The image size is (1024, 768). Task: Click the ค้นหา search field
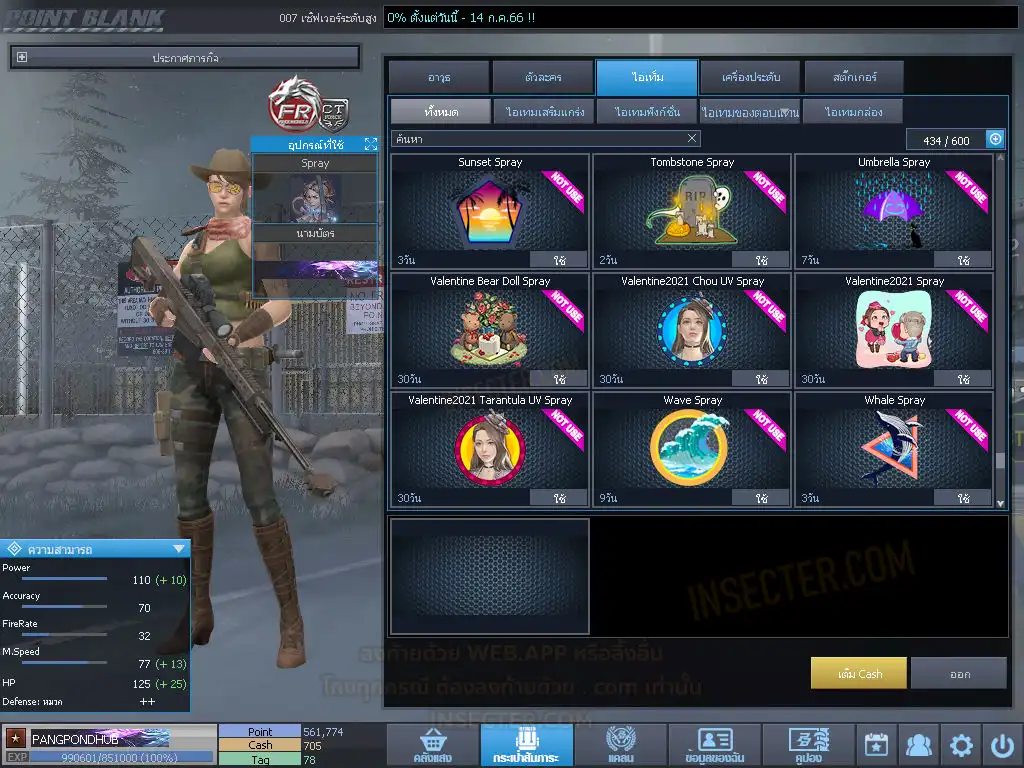pos(540,139)
